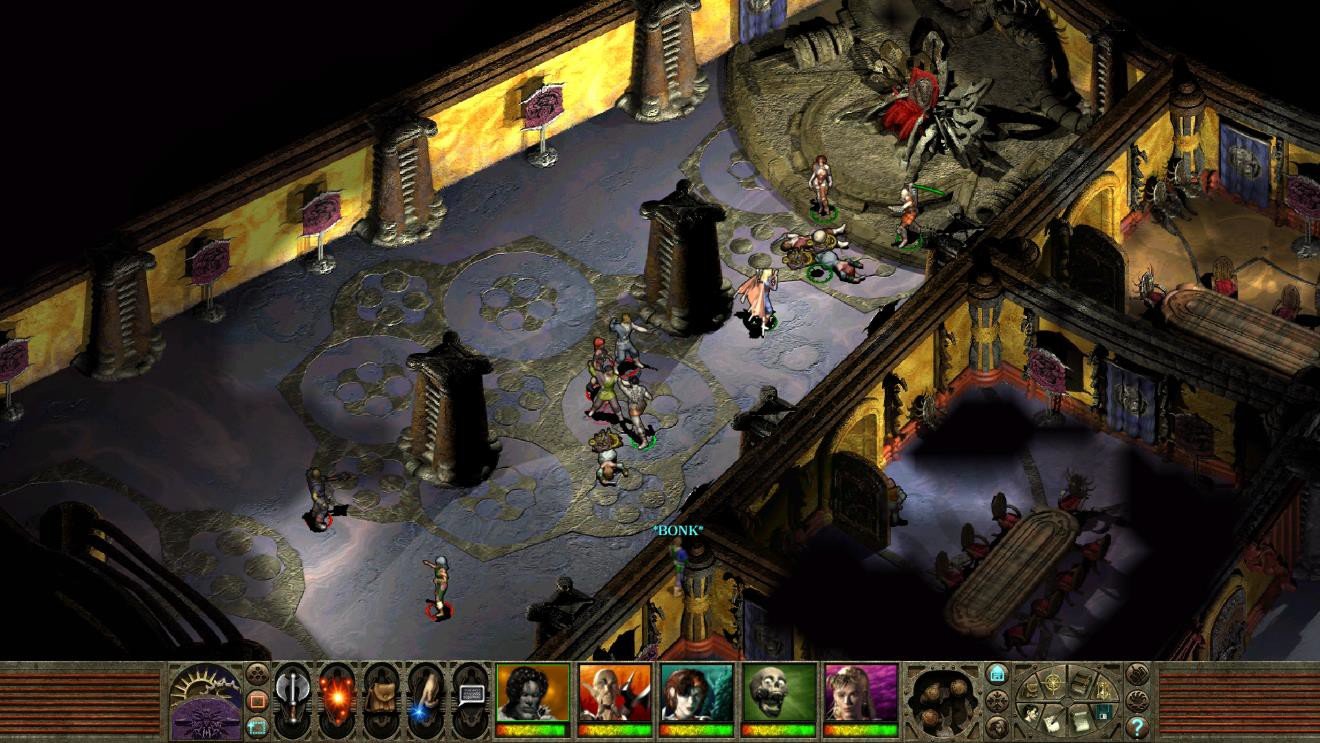The image size is (1320, 743).
Task: Toggle the teal dotted-rectangle select button
Action: click(x=257, y=726)
